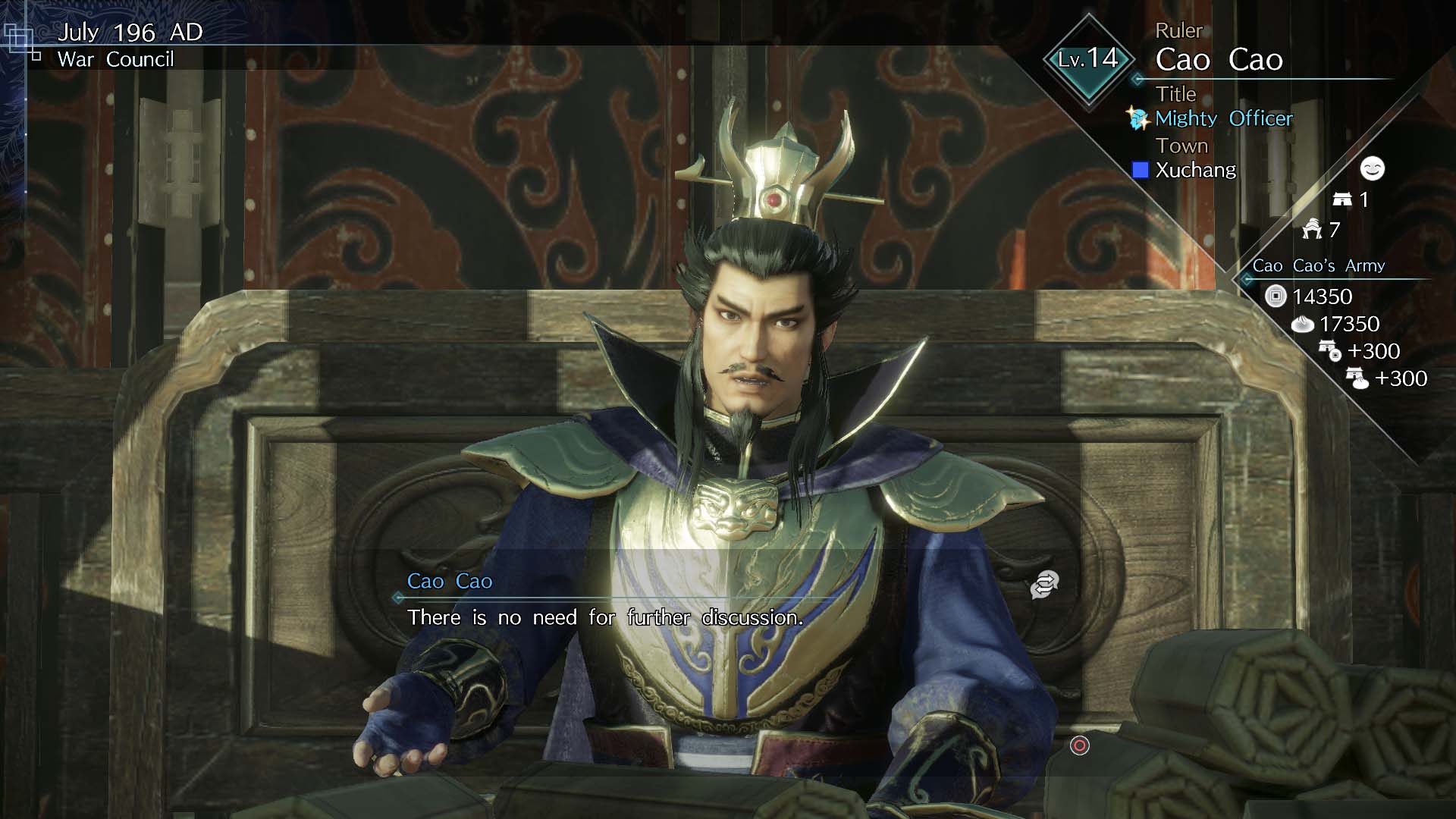Click the gold income +300 icon
The width and height of the screenshot is (1456, 819).
(1328, 352)
